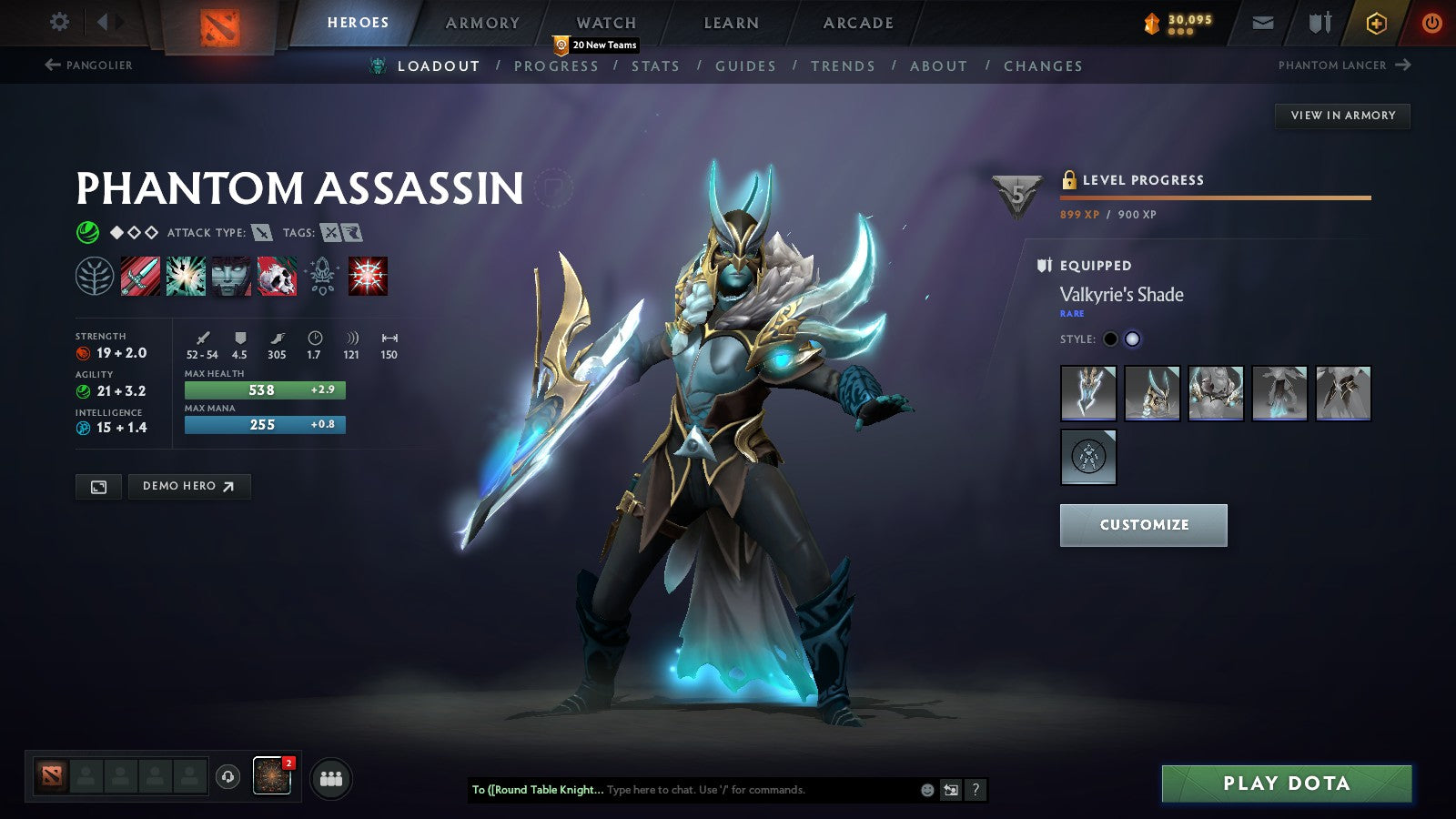Select the light style variant circle
The width and height of the screenshot is (1456, 819).
pos(1134,338)
